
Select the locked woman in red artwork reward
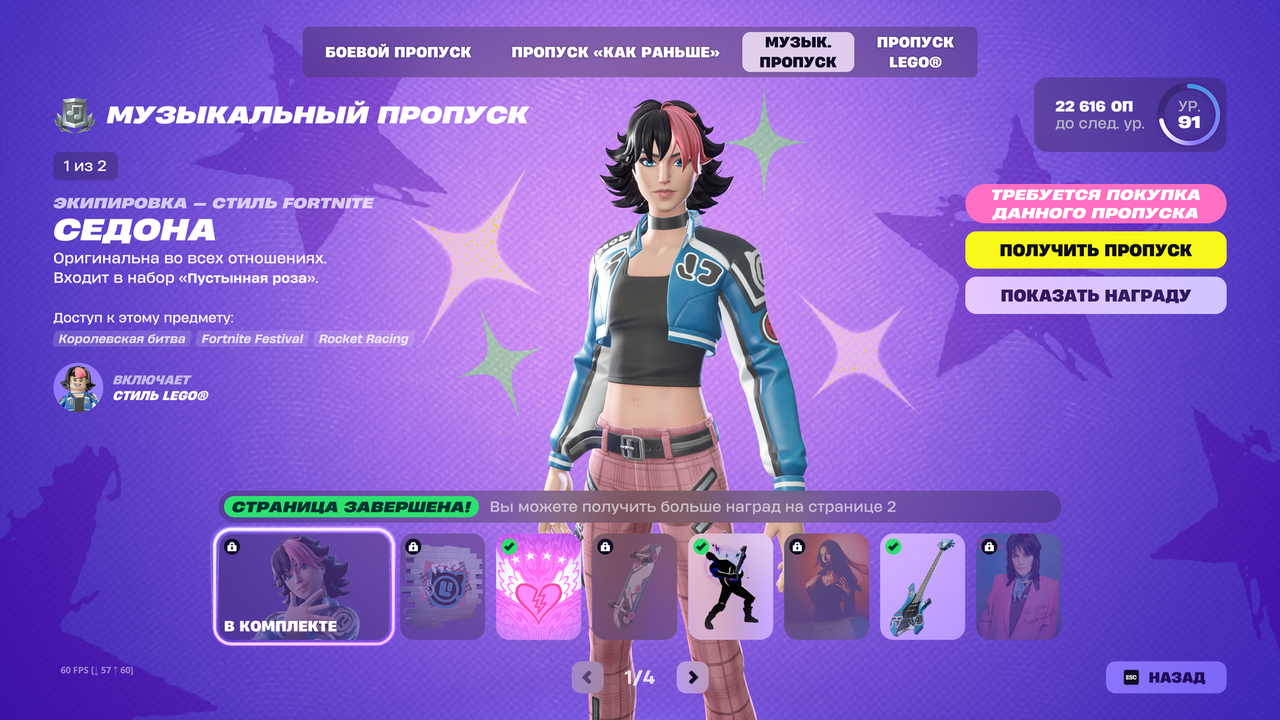tap(826, 587)
